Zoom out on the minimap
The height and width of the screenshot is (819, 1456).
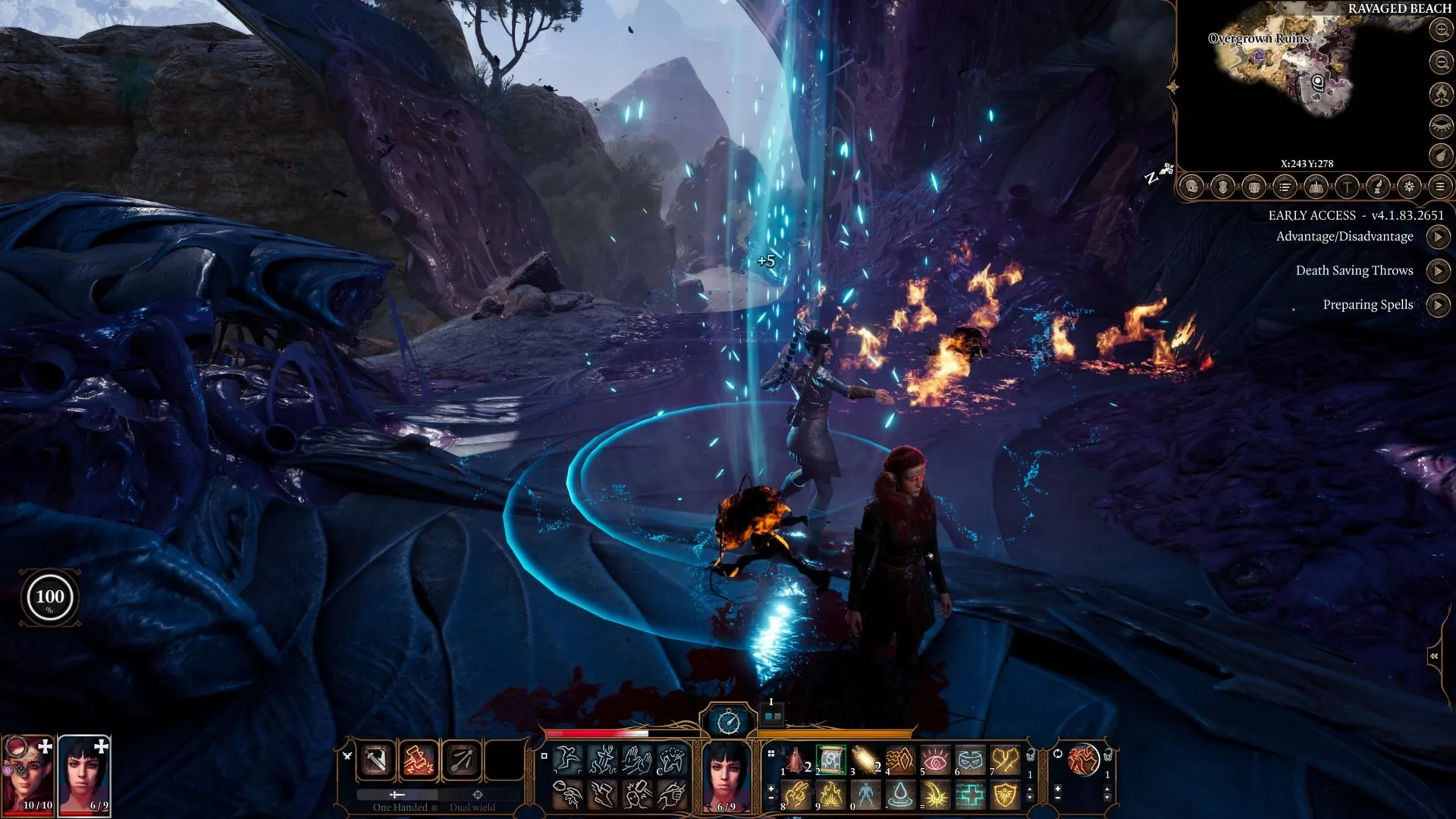tap(1441, 61)
